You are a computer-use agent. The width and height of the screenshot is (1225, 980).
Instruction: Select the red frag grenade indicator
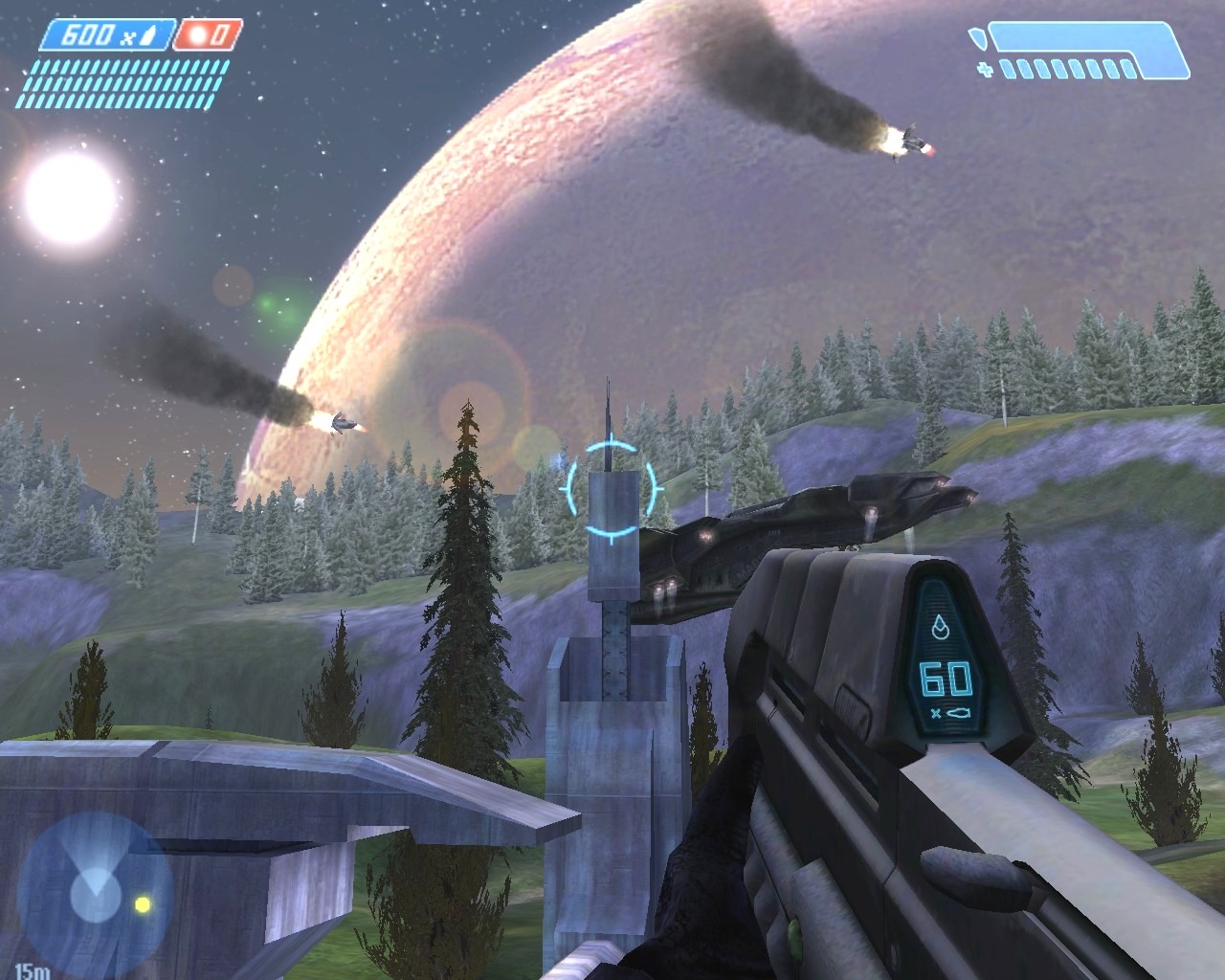(207, 36)
